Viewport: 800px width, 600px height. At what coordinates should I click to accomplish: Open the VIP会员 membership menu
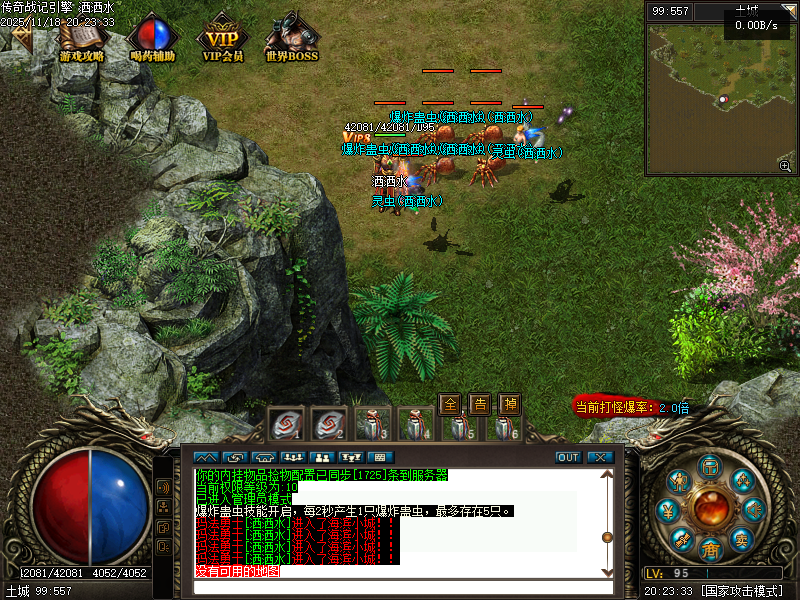pyautogui.click(x=223, y=37)
